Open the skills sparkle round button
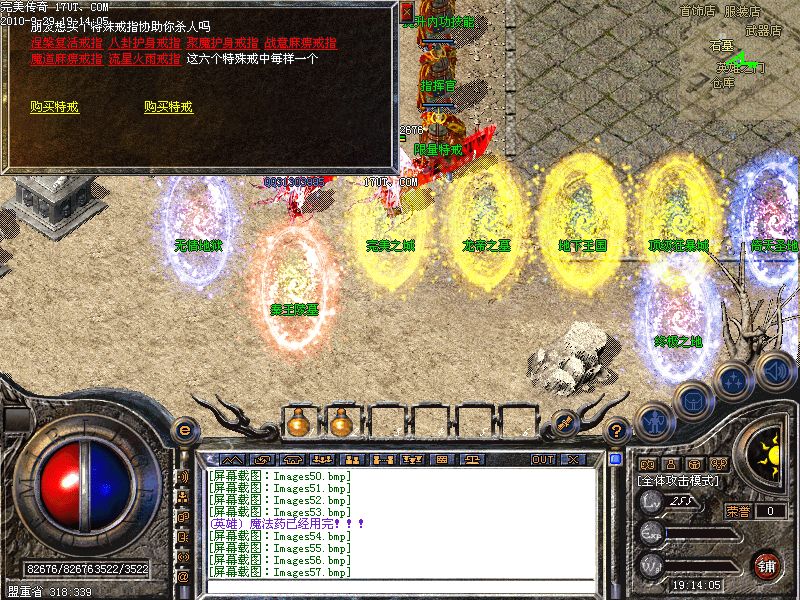 tap(733, 381)
